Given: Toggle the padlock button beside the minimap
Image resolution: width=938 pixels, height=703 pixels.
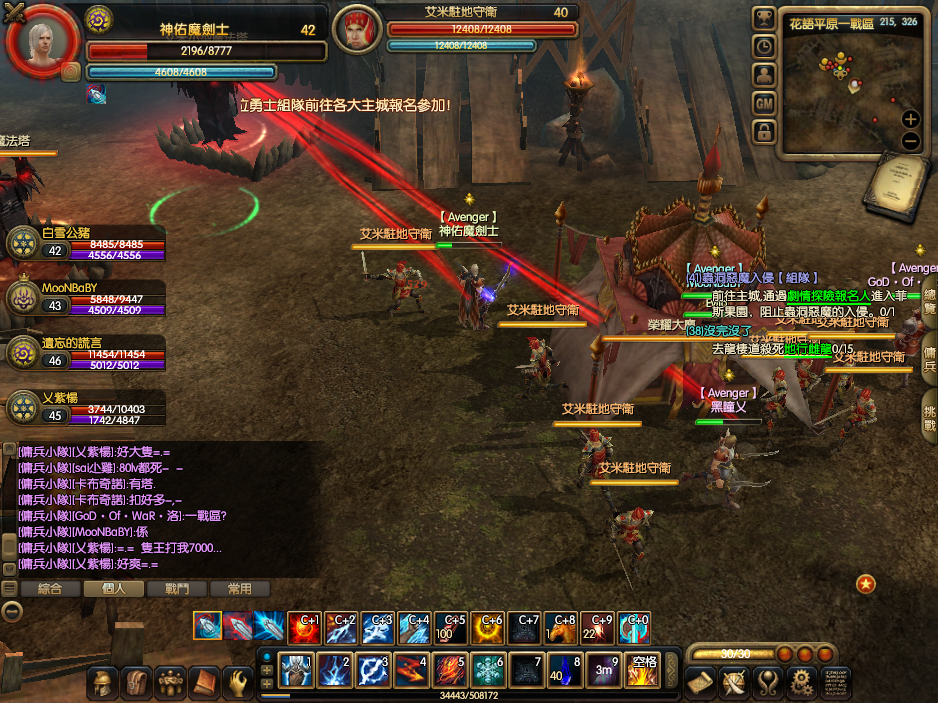Looking at the screenshot, I should click(764, 131).
